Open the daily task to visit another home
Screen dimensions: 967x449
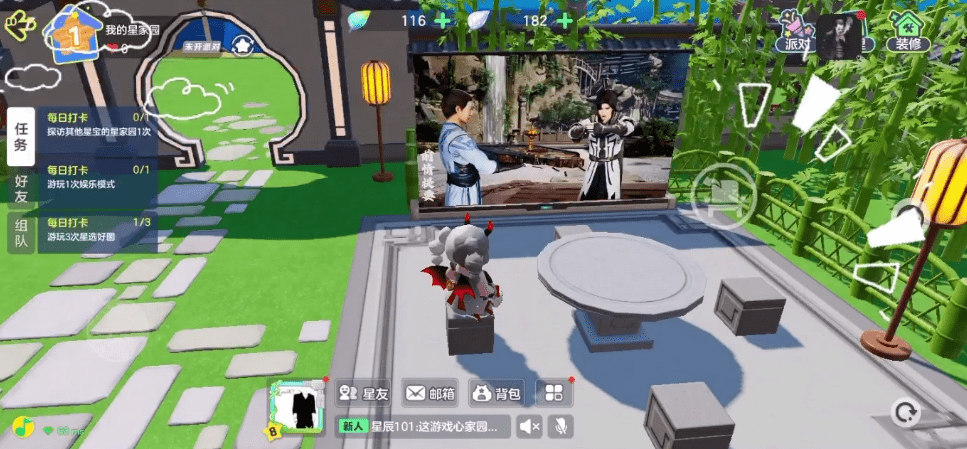coord(98,124)
